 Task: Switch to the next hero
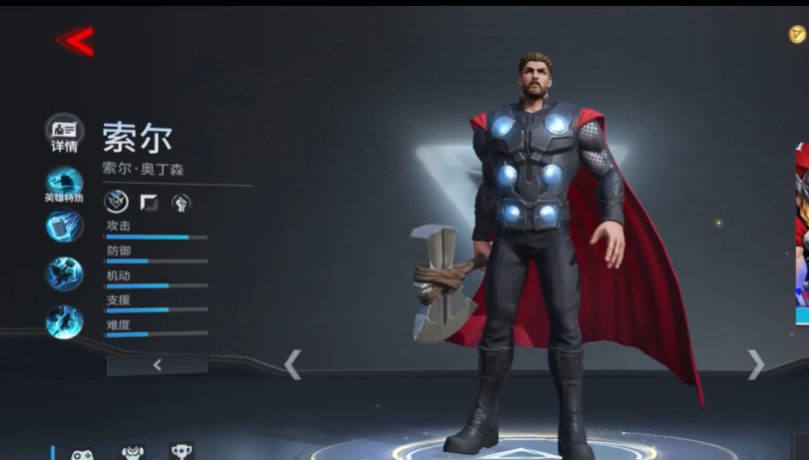coord(756,364)
